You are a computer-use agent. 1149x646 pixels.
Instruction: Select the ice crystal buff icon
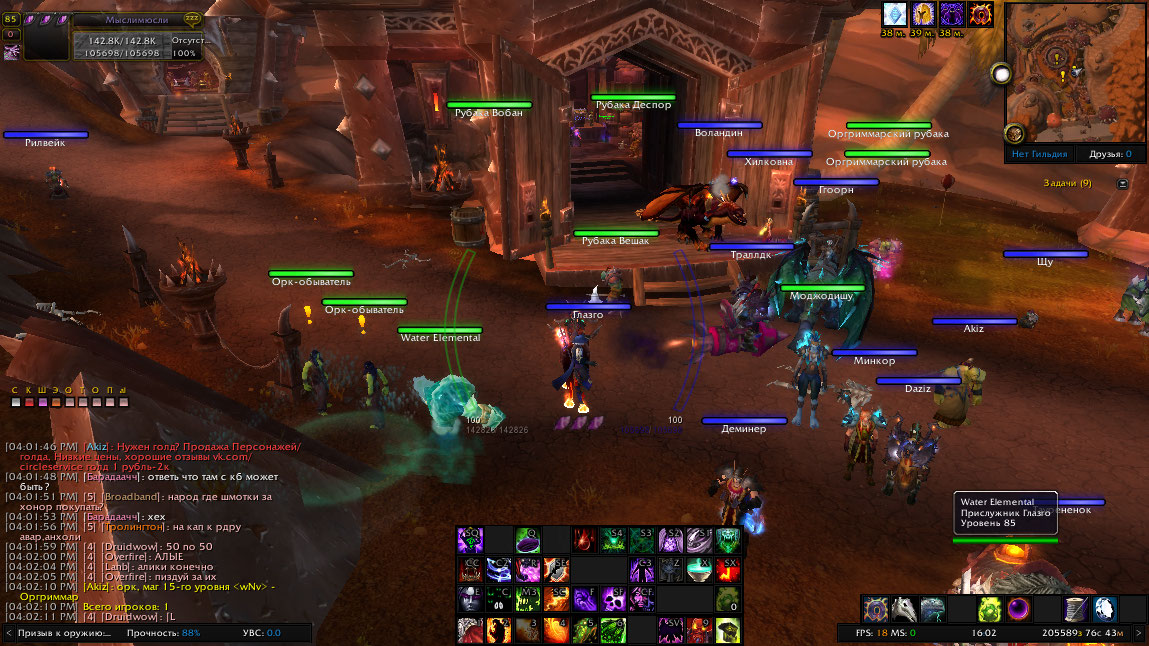pyautogui.click(x=894, y=14)
